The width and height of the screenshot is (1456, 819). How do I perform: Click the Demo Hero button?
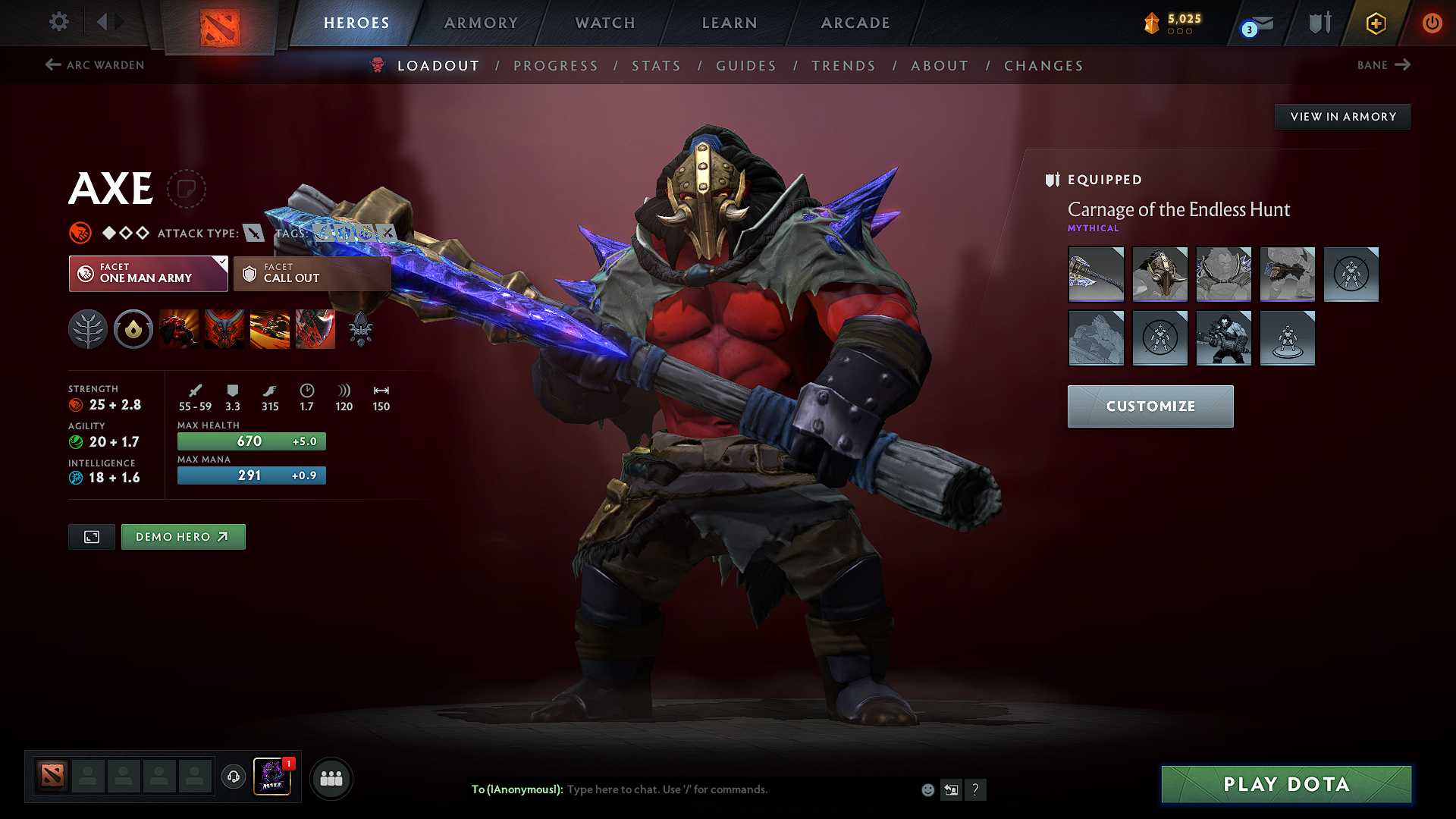tap(183, 536)
